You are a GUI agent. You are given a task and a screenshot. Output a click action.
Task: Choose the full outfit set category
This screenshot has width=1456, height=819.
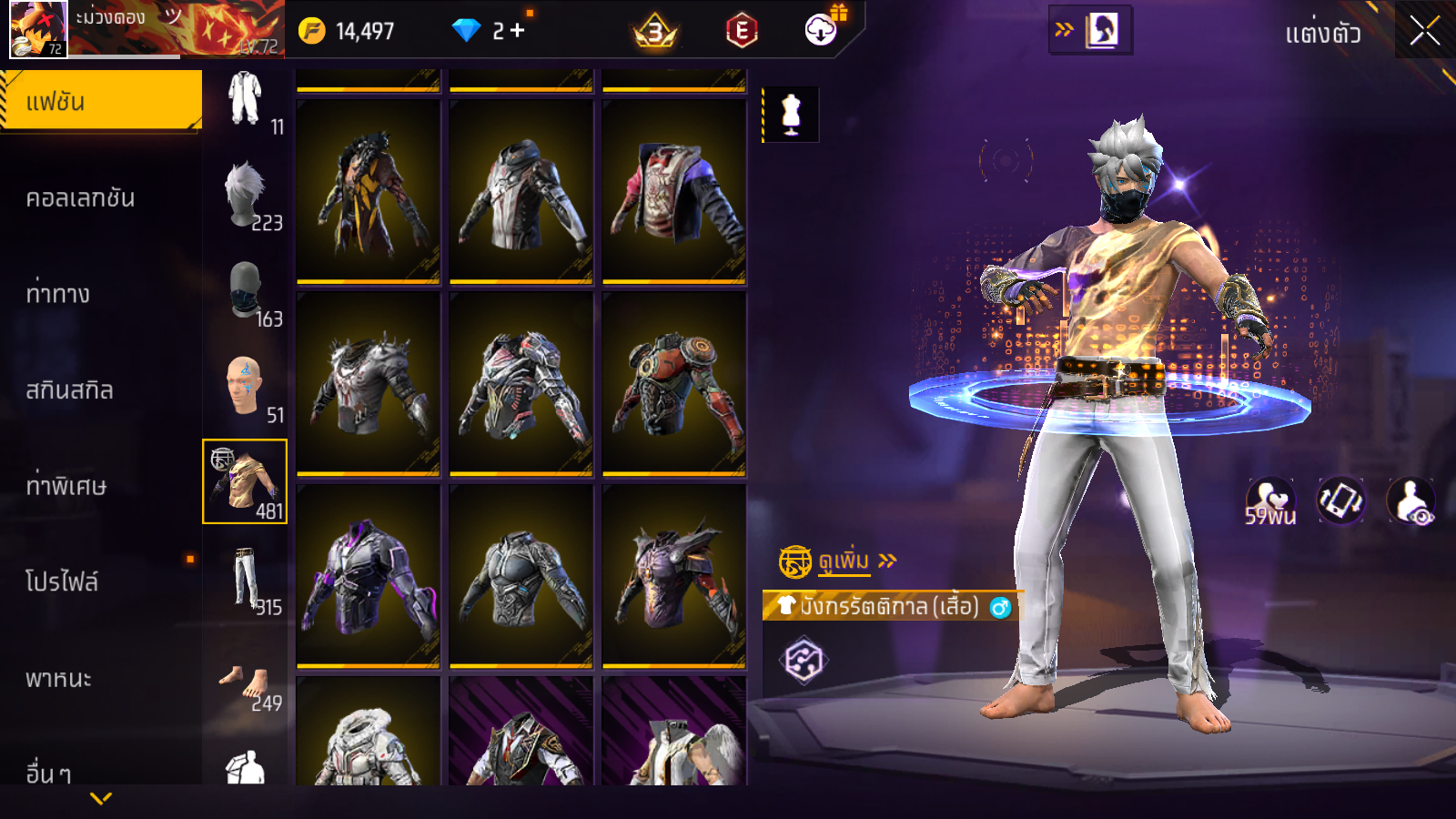click(x=245, y=100)
